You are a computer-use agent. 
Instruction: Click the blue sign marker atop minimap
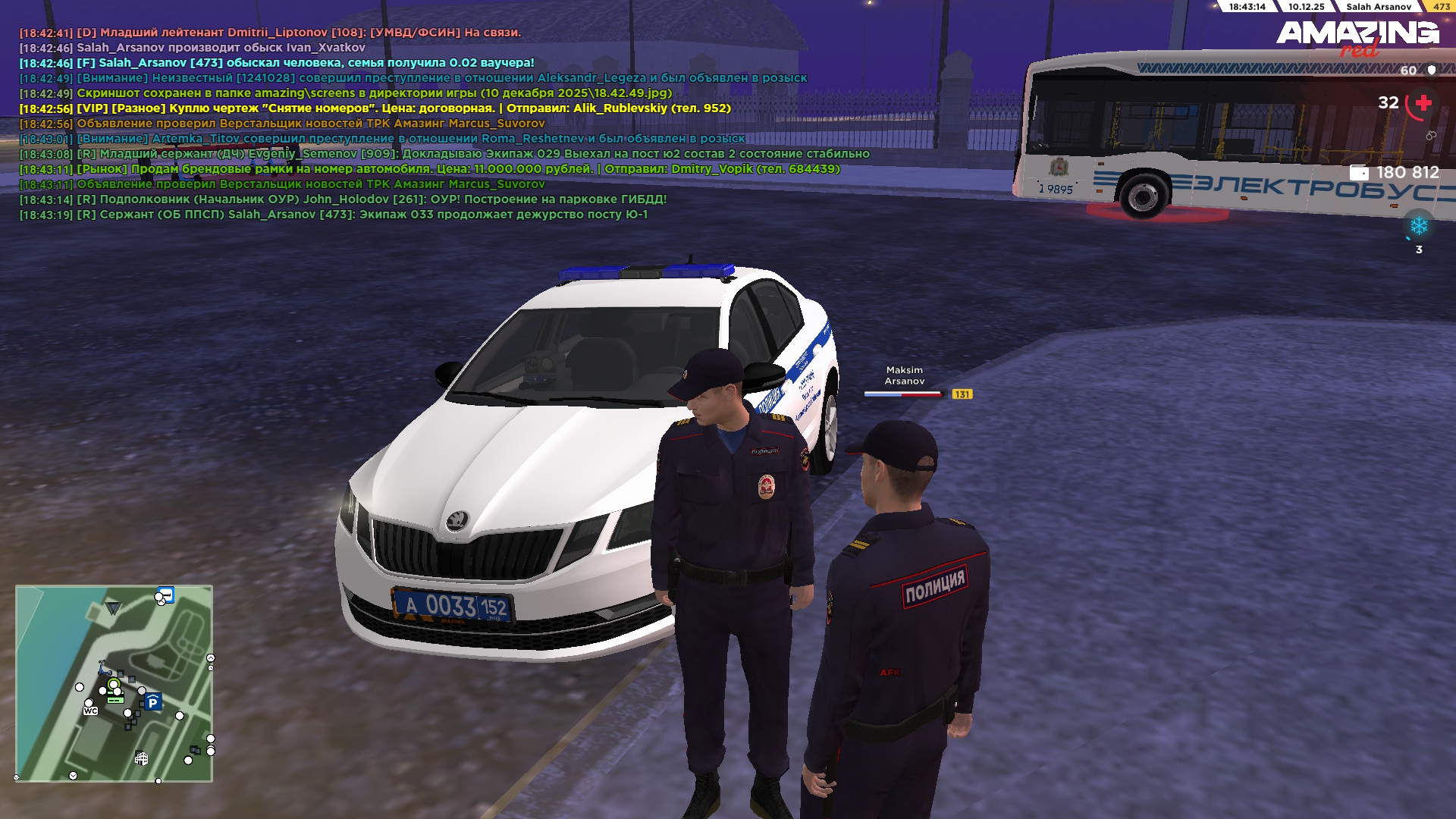166,594
